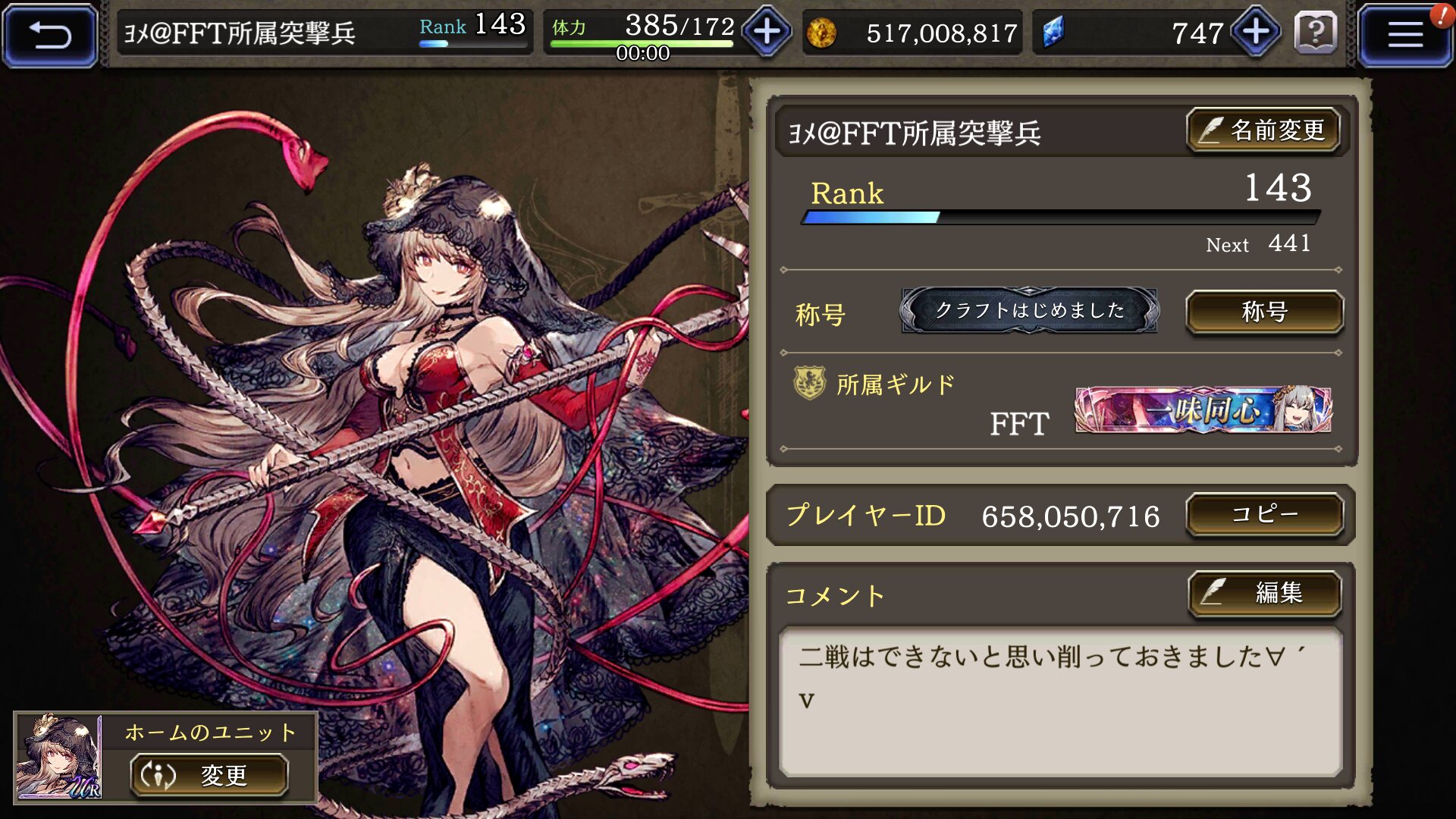Copy the player ID with コピー
The height and width of the screenshot is (819, 1456).
click(x=1264, y=515)
